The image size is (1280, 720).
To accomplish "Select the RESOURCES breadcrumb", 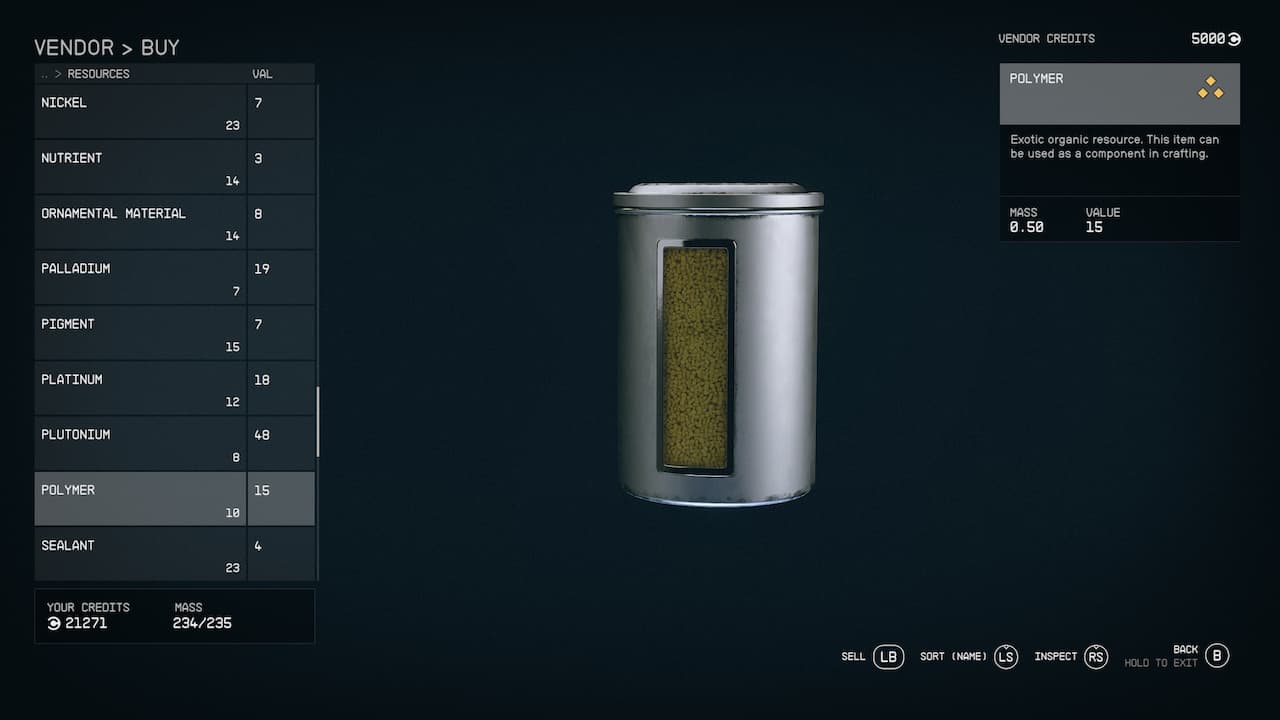I will coord(100,73).
